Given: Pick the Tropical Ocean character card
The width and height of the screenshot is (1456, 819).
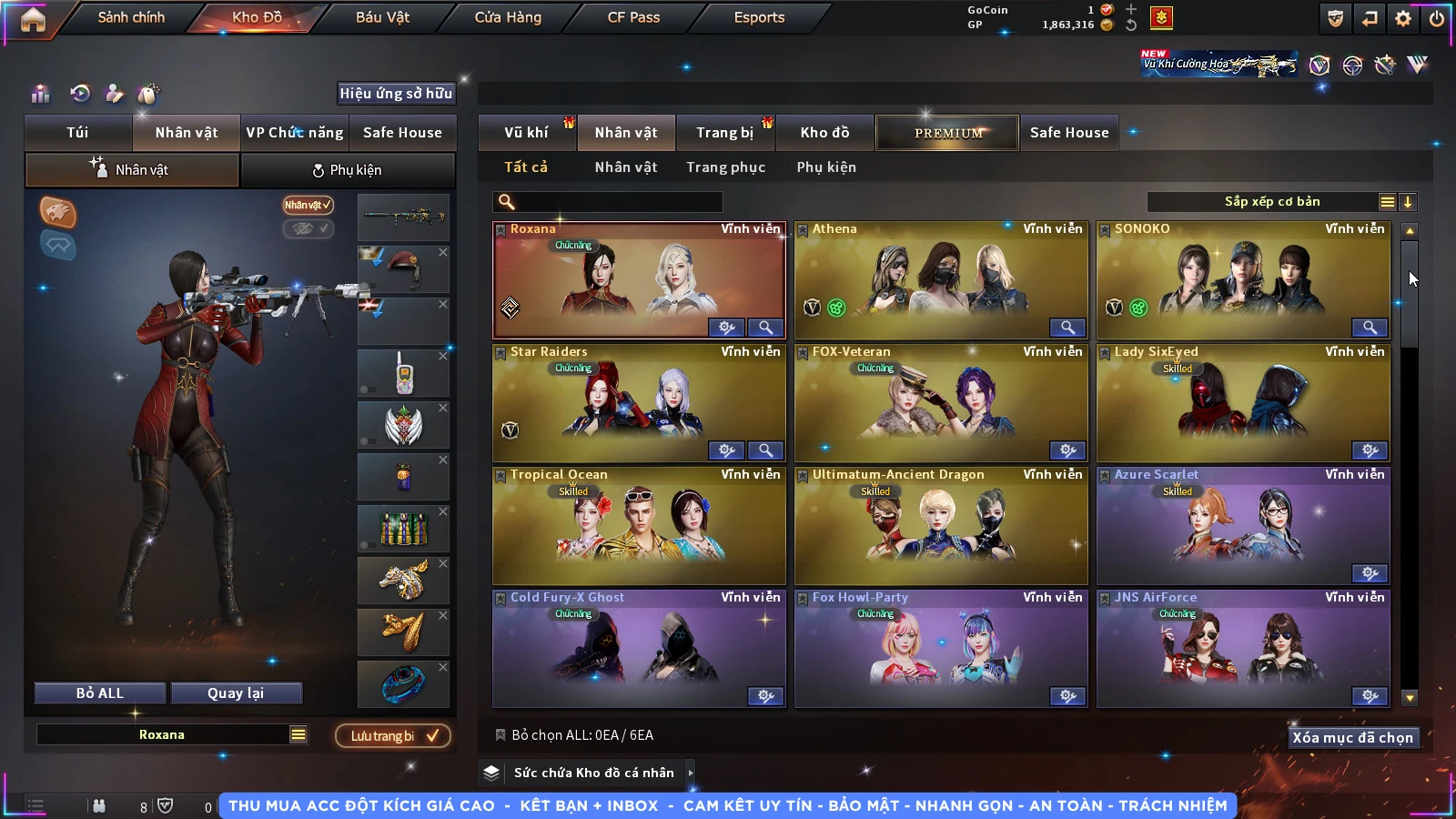Looking at the screenshot, I should click(639, 526).
